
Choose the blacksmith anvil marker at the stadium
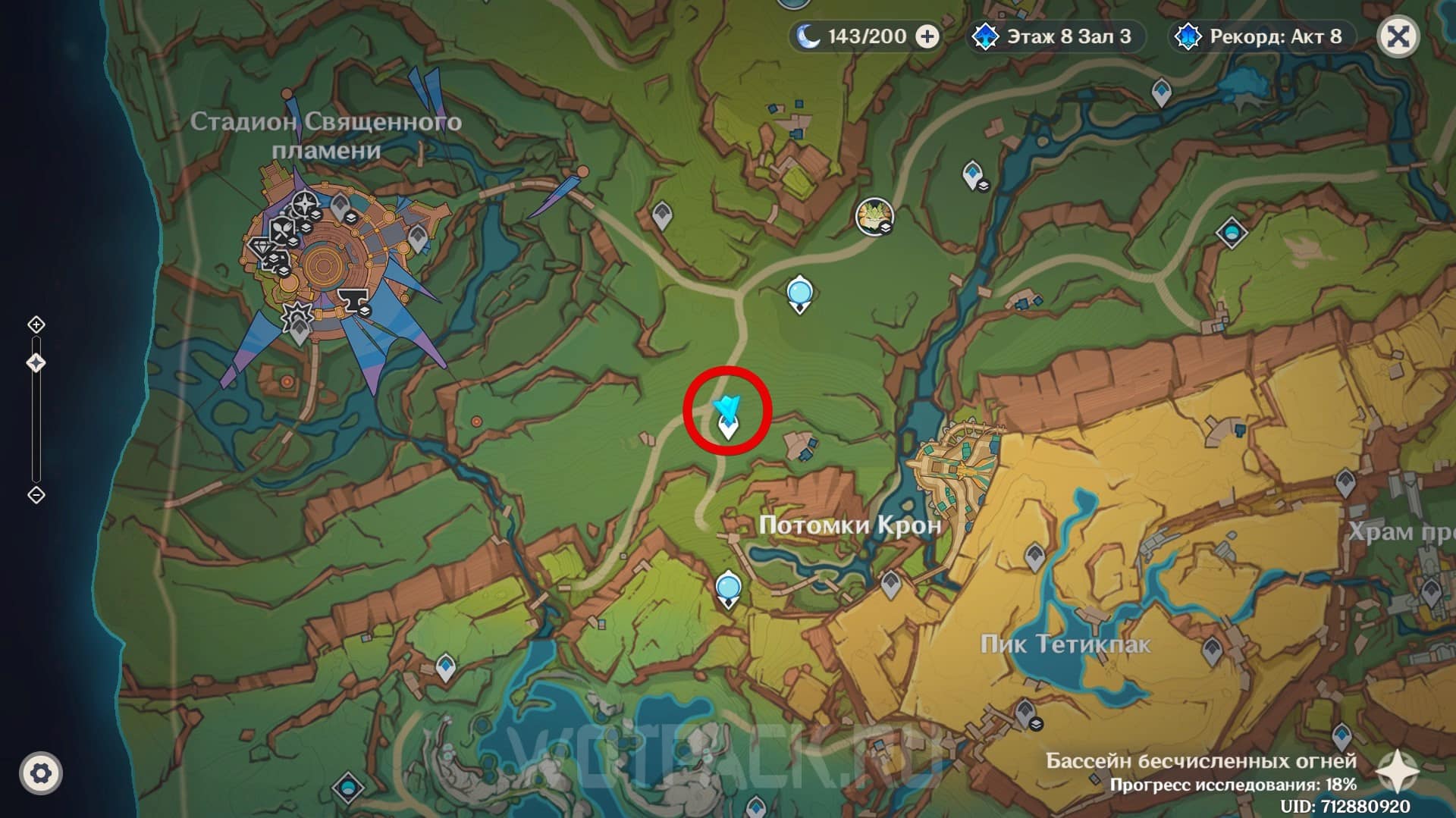(353, 300)
